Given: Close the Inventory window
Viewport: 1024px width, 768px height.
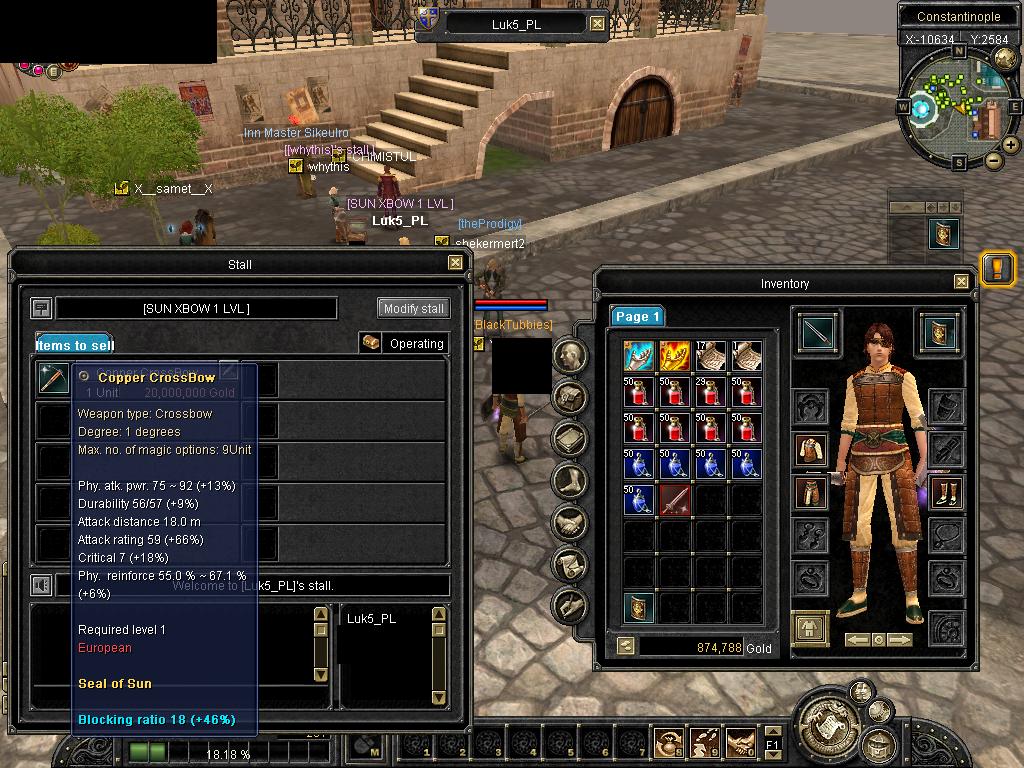Looking at the screenshot, I should pyautogui.click(x=961, y=282).
